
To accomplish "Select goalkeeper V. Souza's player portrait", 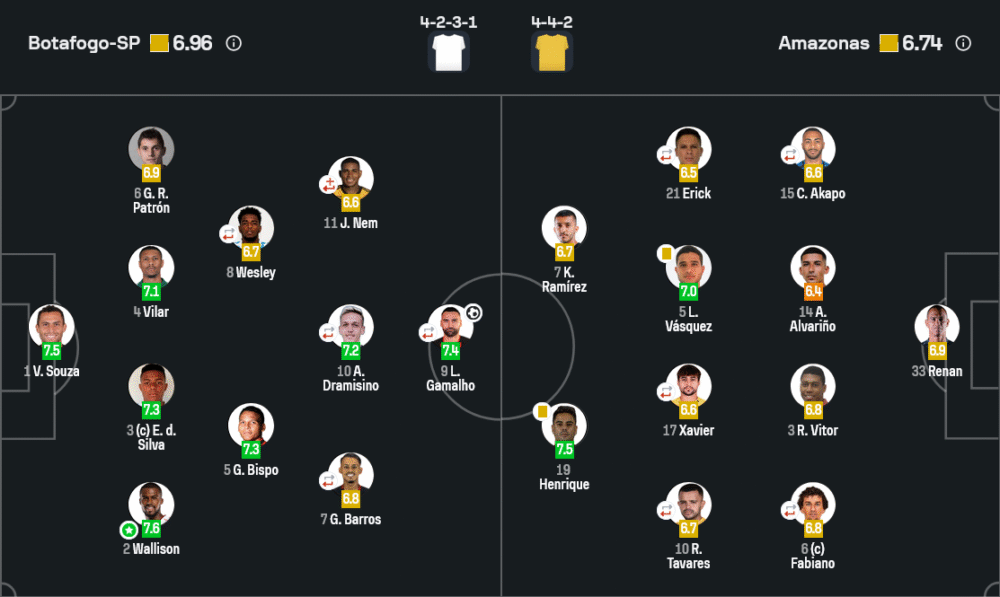I will [51, 327].
